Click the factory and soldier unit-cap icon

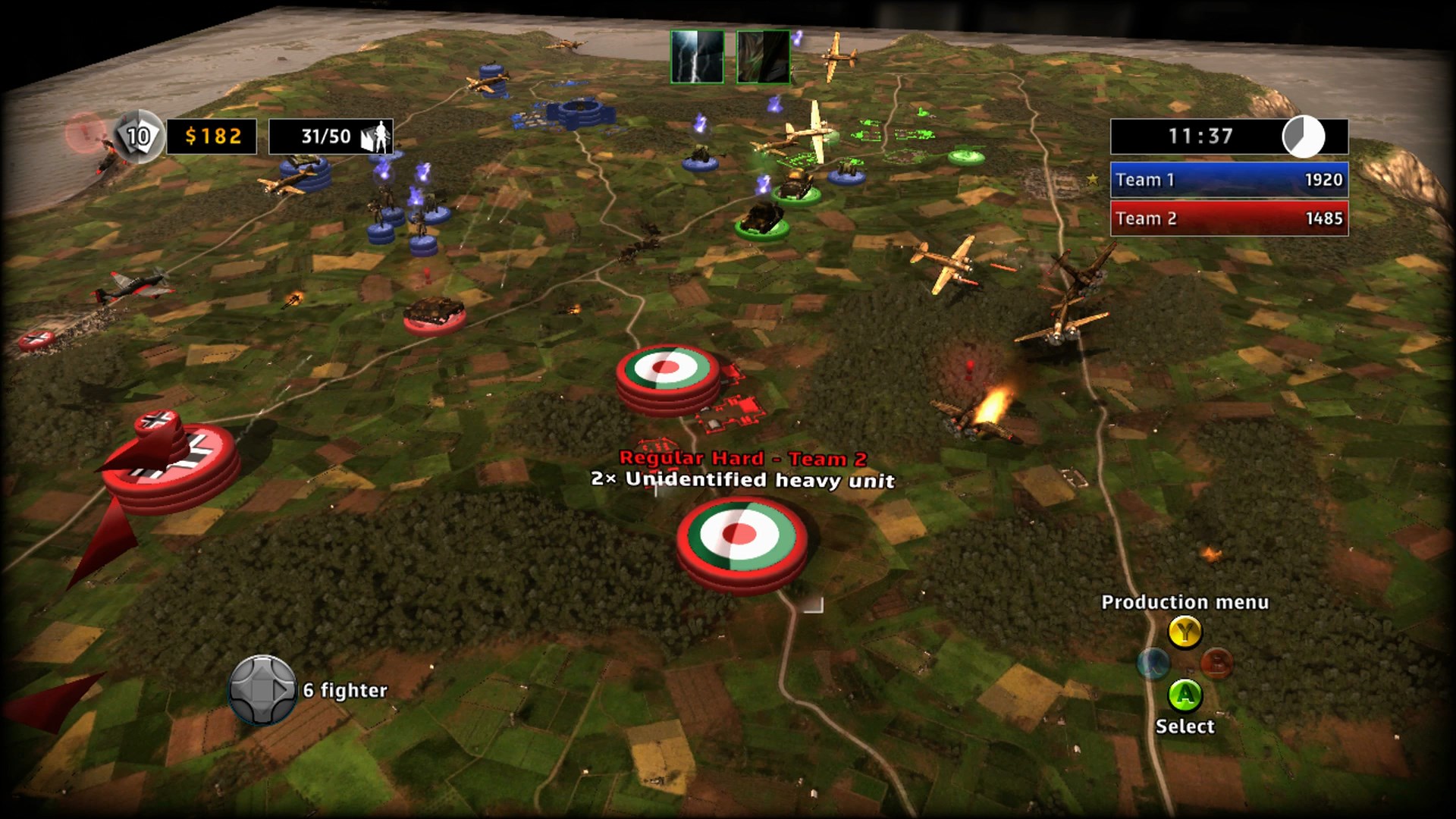click(377, 135)
